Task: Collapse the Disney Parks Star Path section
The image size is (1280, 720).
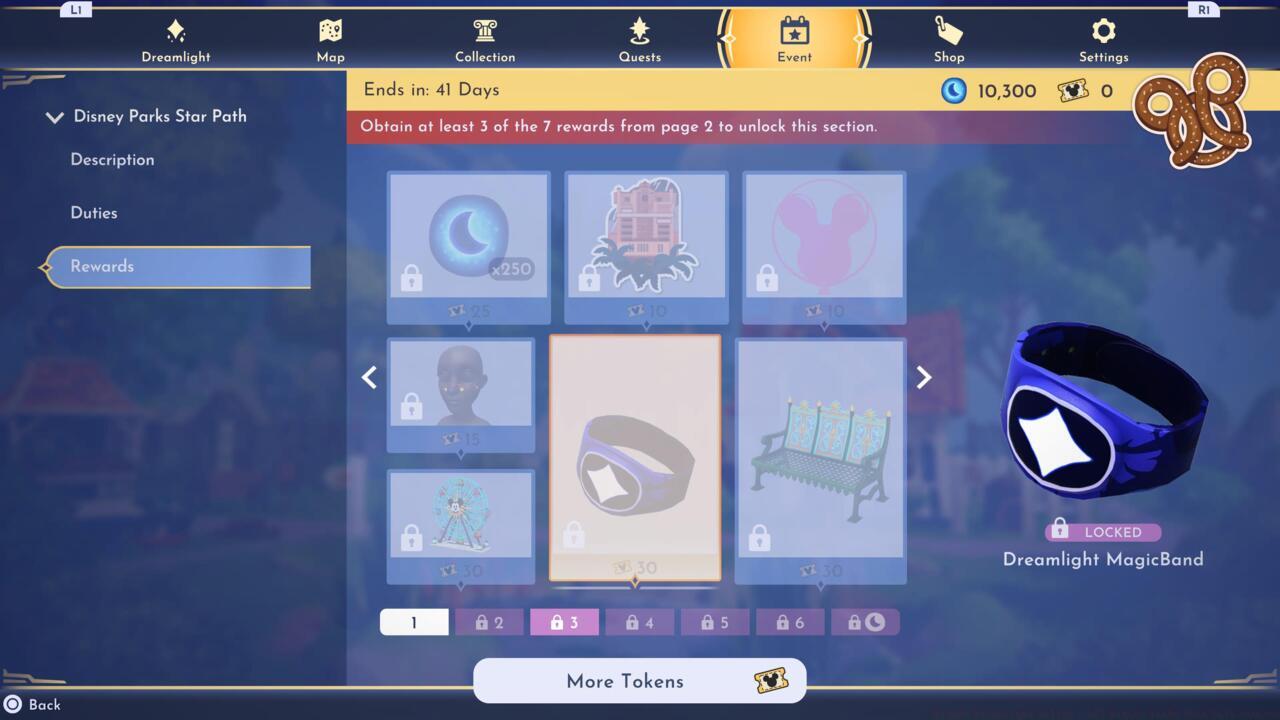Action: click(55, 116)
